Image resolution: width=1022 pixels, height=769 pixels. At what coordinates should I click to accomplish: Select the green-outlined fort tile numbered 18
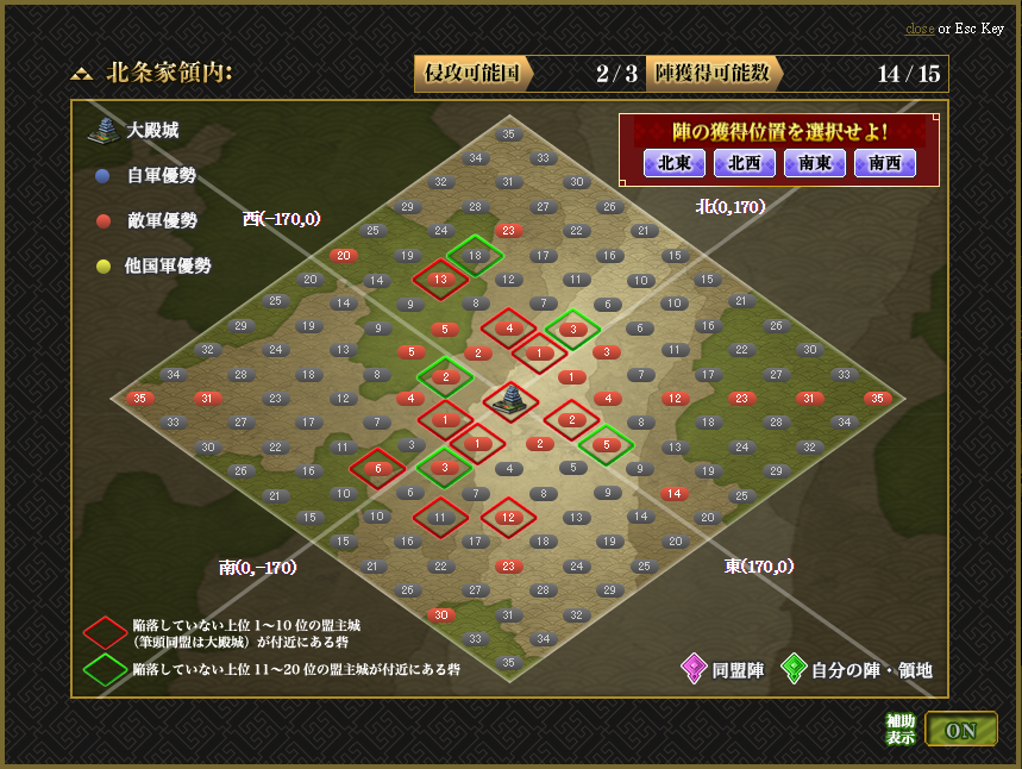click(x=475, y=256)
